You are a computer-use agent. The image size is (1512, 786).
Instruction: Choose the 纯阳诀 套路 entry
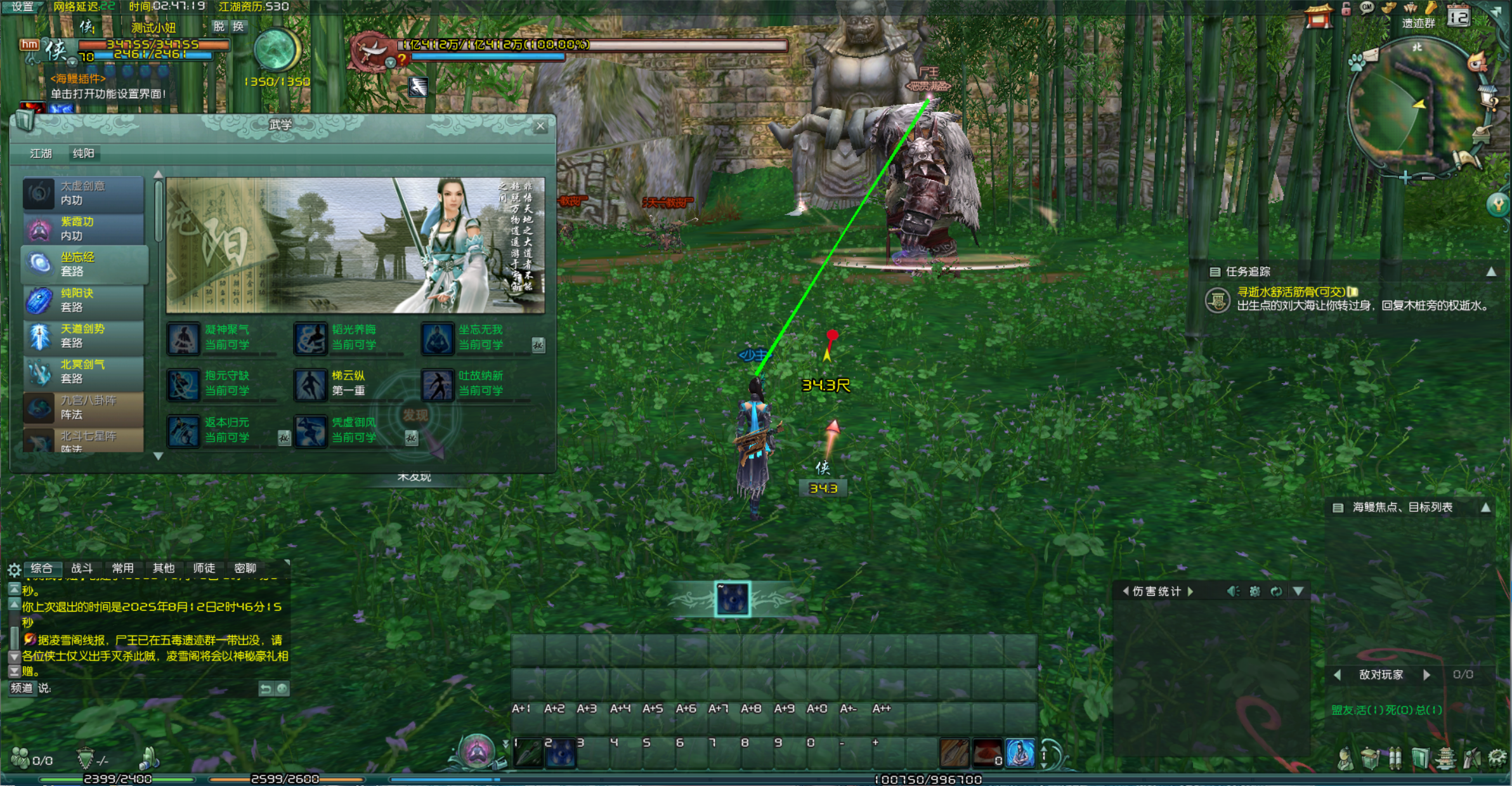tap(83, 301)
